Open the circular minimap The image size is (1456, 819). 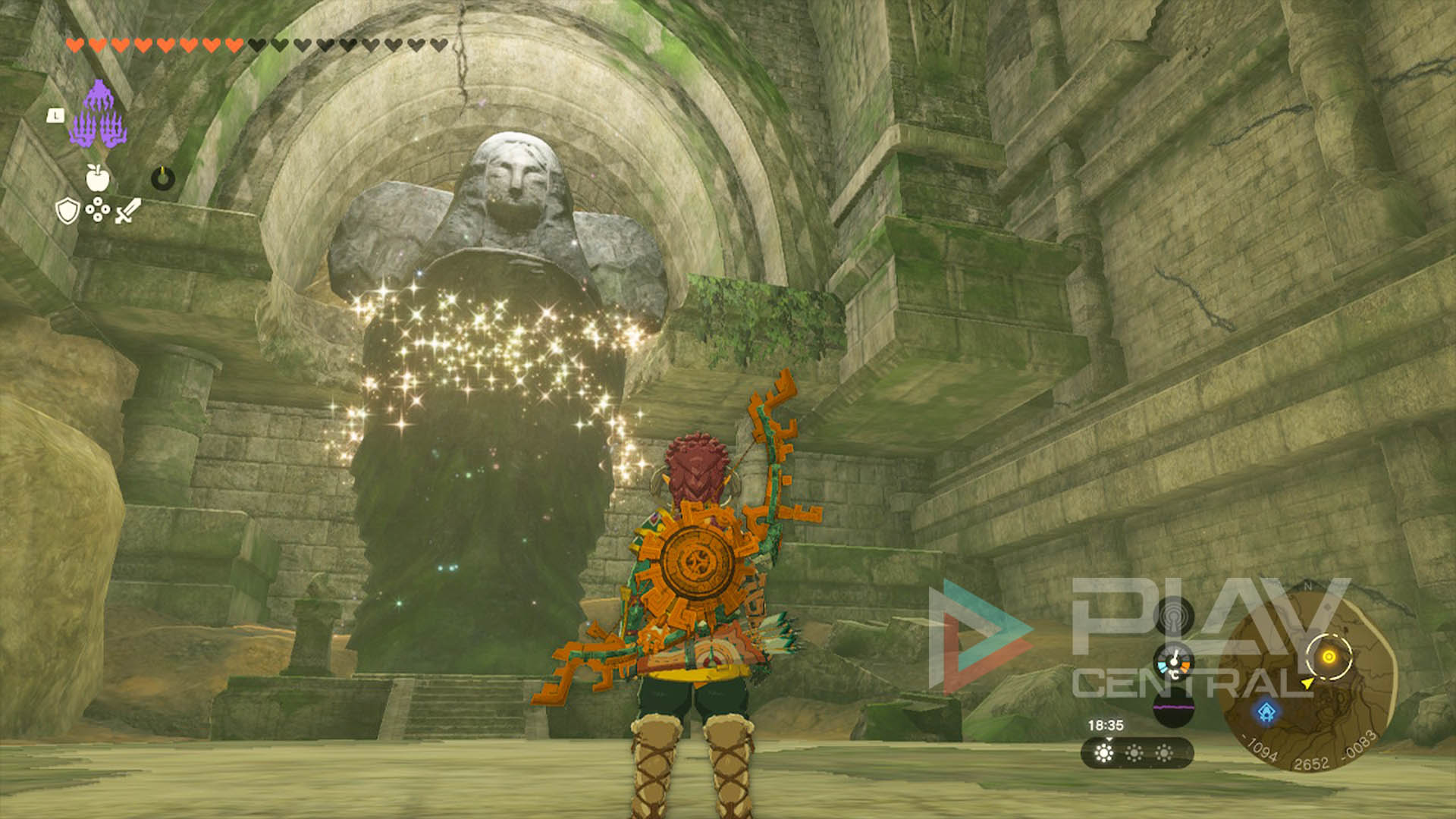point(1308,679)
